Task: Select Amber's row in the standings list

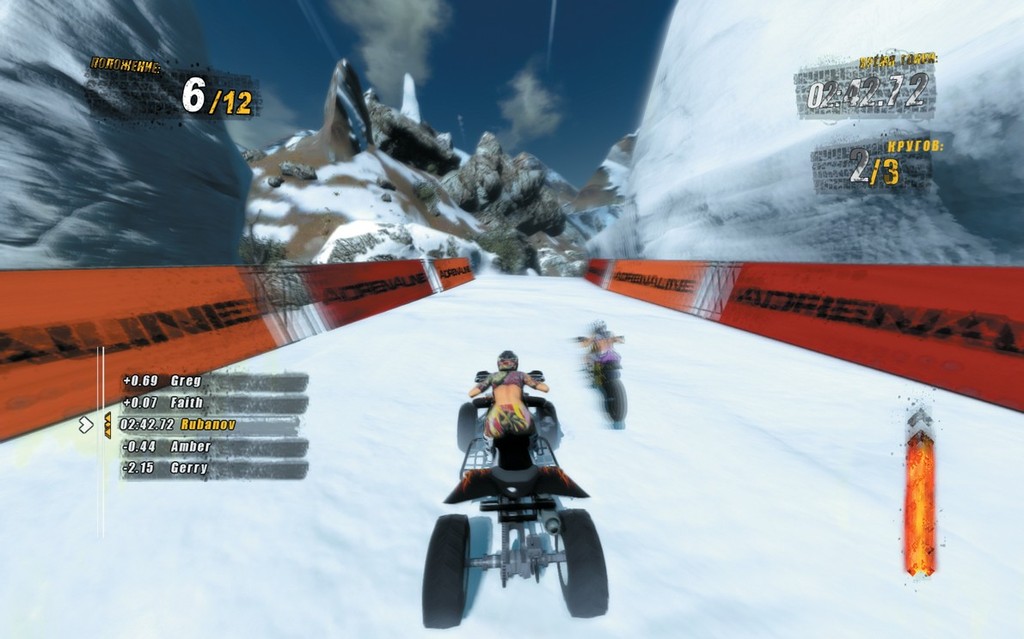Action: tap(212, 447)
